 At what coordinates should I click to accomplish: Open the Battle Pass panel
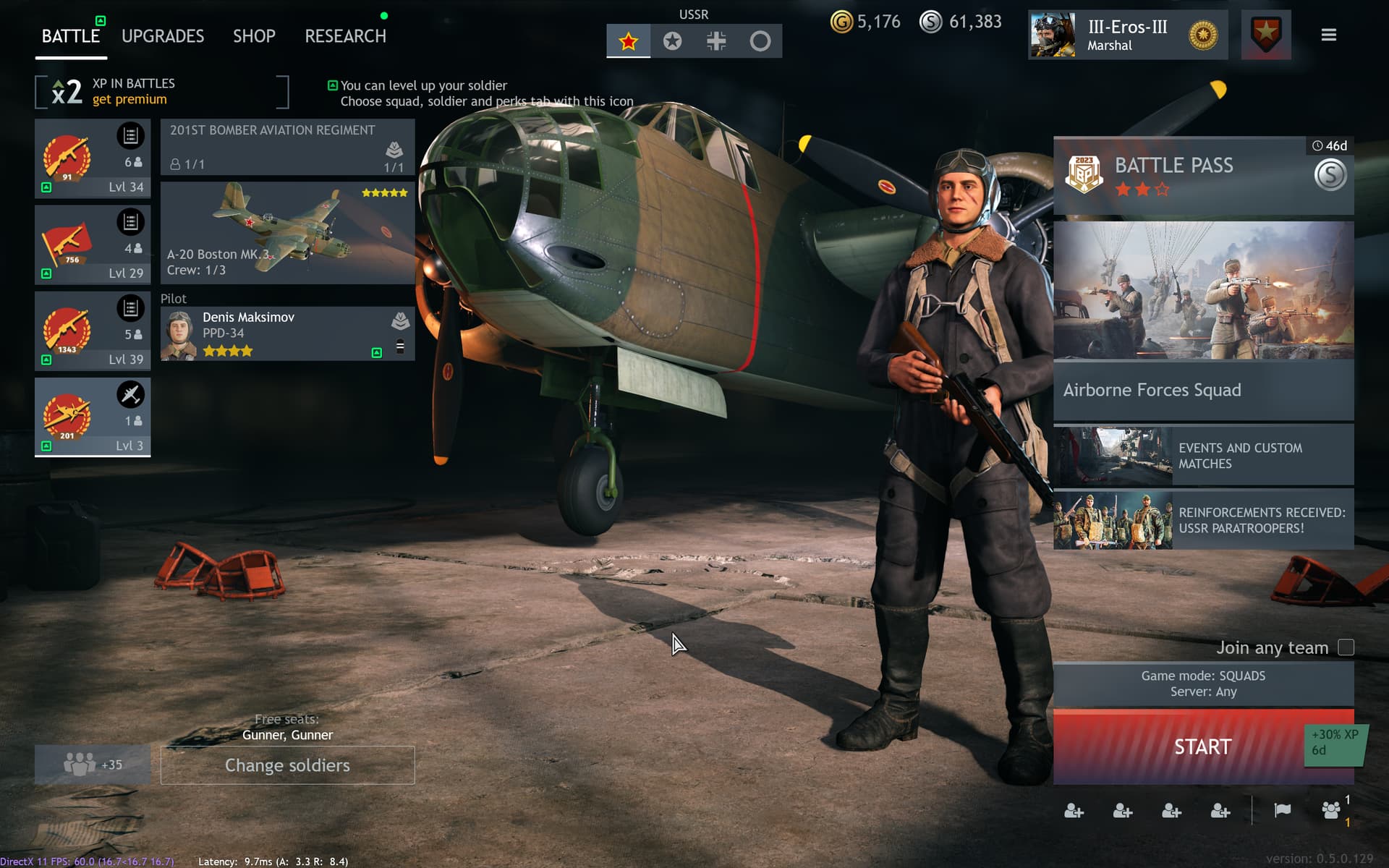coord(1202,175)
